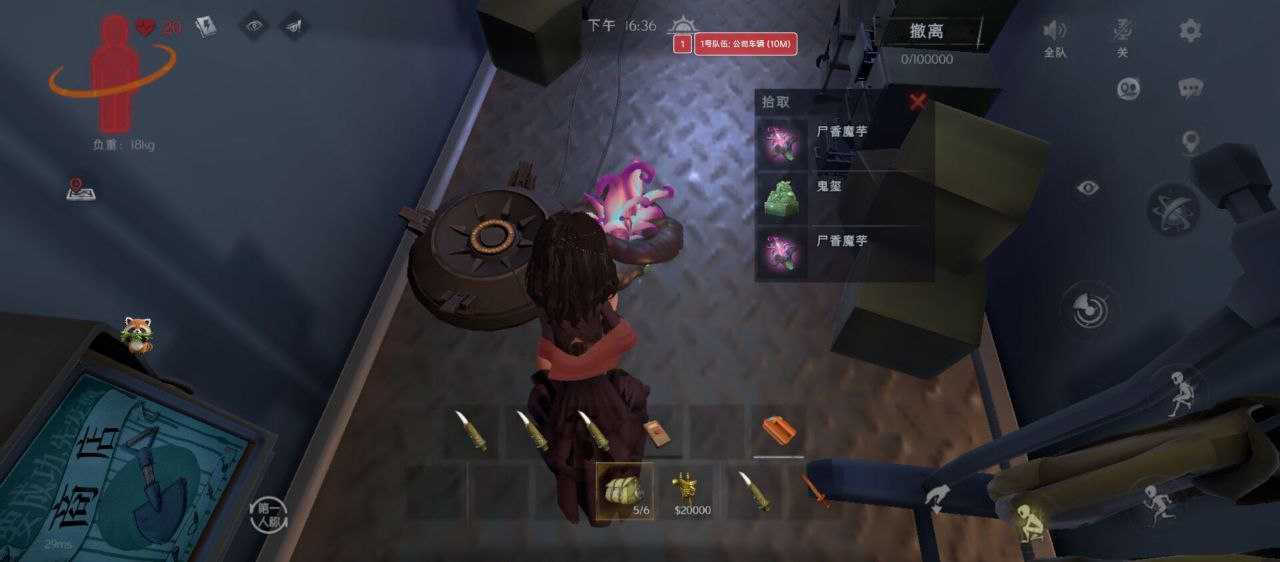Toggle the microphone marked 关
Image resolution: width=1280 pixels, height=562 pixels.
click(x=1122, y=30)
